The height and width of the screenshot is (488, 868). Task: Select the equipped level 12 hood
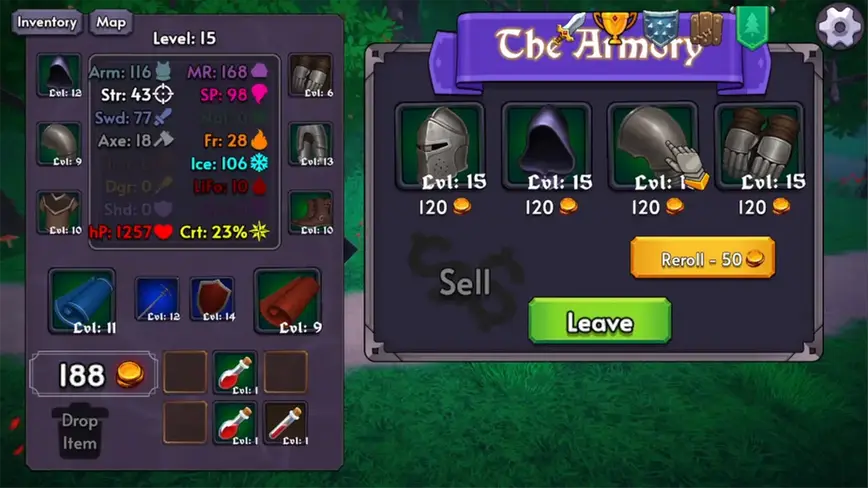tap(59, 76)
